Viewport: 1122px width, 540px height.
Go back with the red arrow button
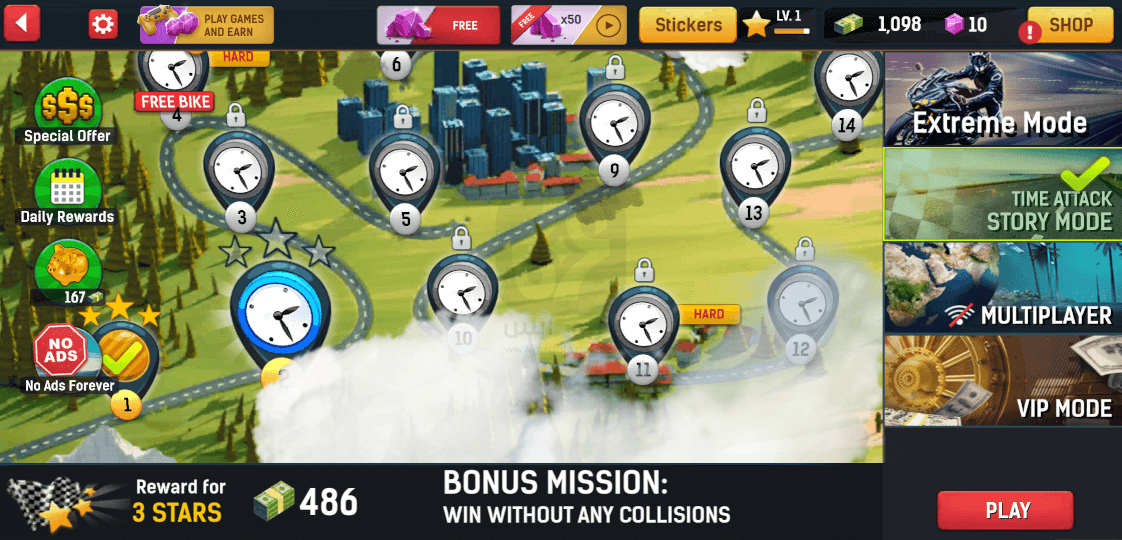tap(22, 23)
